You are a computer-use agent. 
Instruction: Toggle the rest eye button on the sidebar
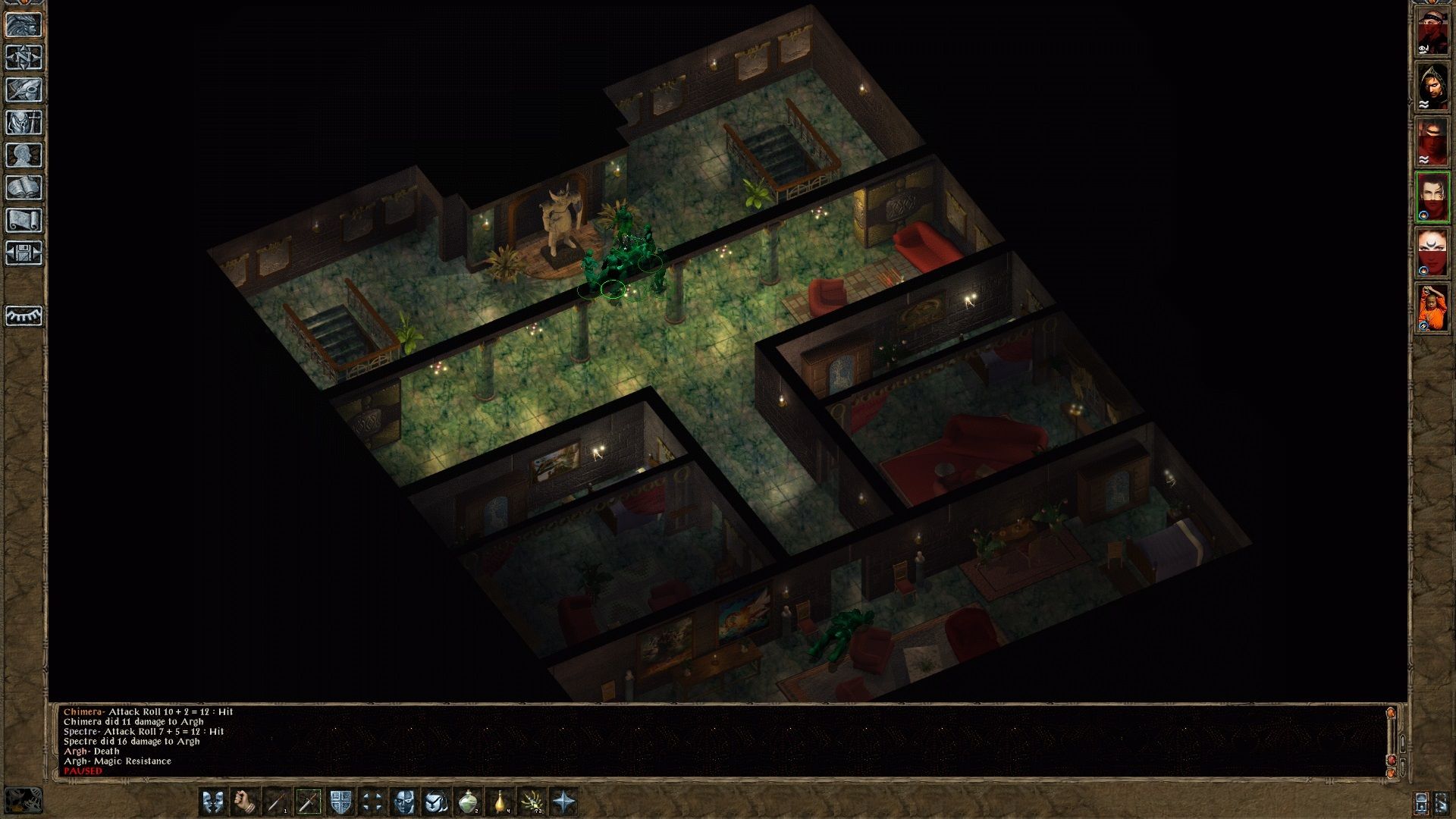[x=24, y=315]
